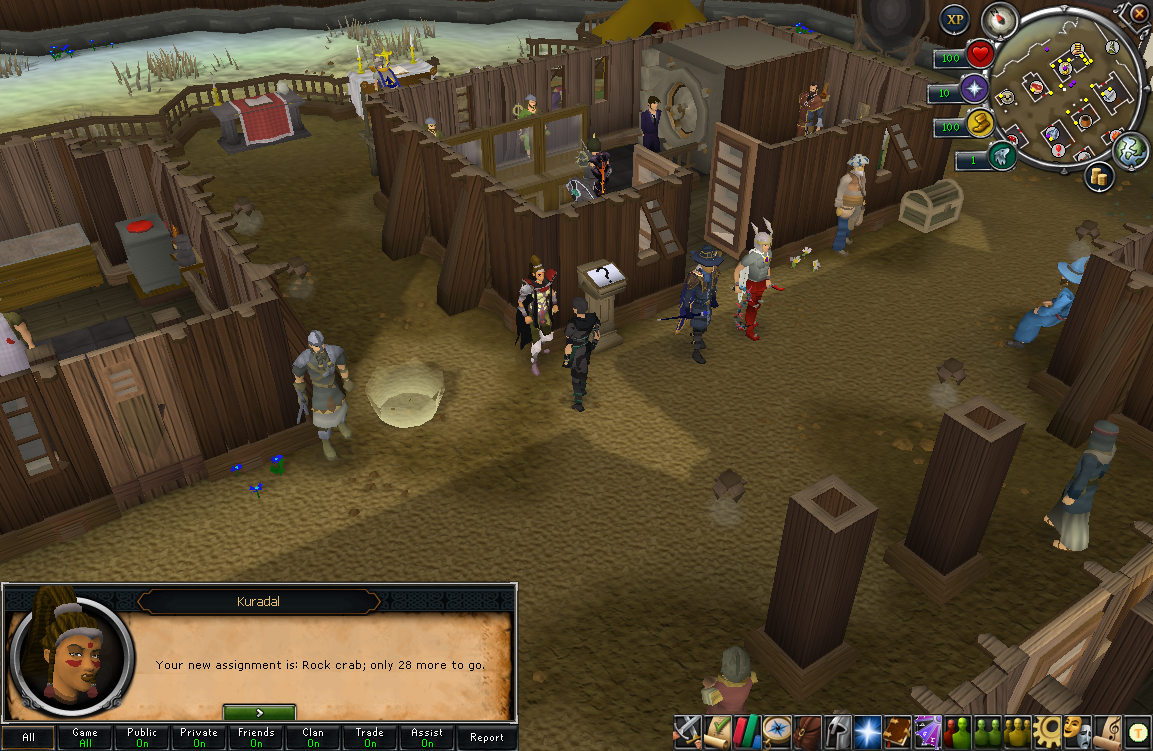This screenshot has height=751, width=1153.
Task: Open the world map globe
Action: click(1131, 150)
